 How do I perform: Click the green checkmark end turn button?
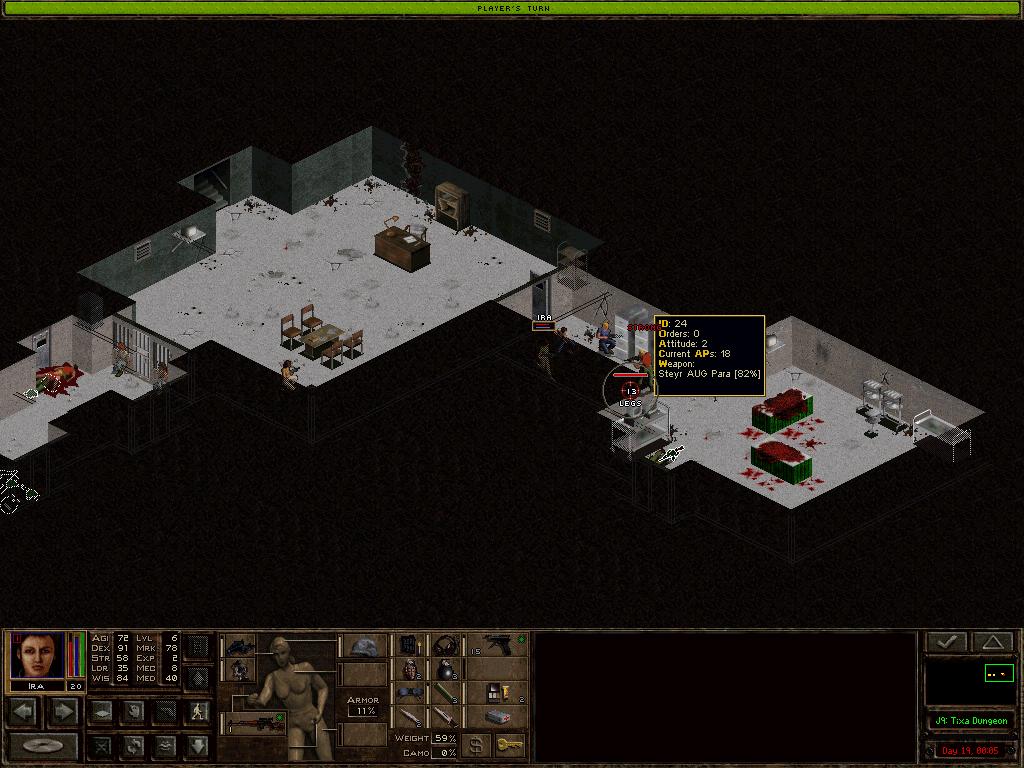click(946, 643)
